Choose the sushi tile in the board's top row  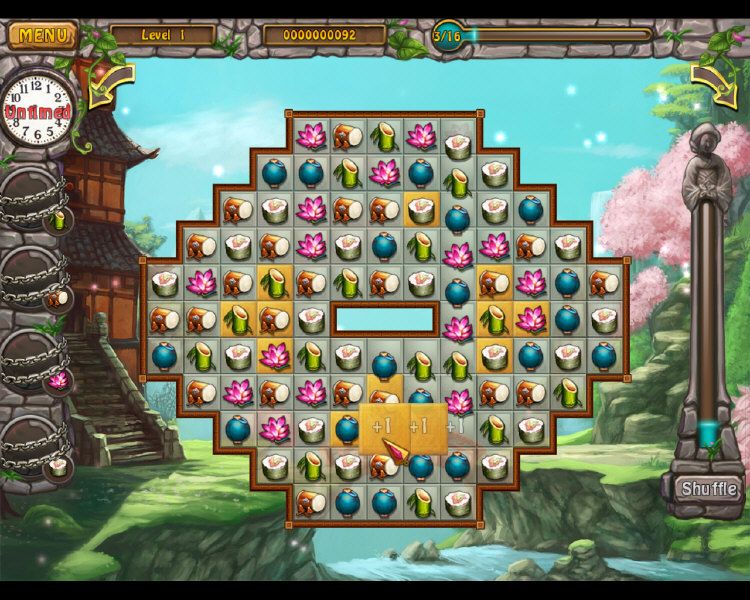tap(458, 143)
